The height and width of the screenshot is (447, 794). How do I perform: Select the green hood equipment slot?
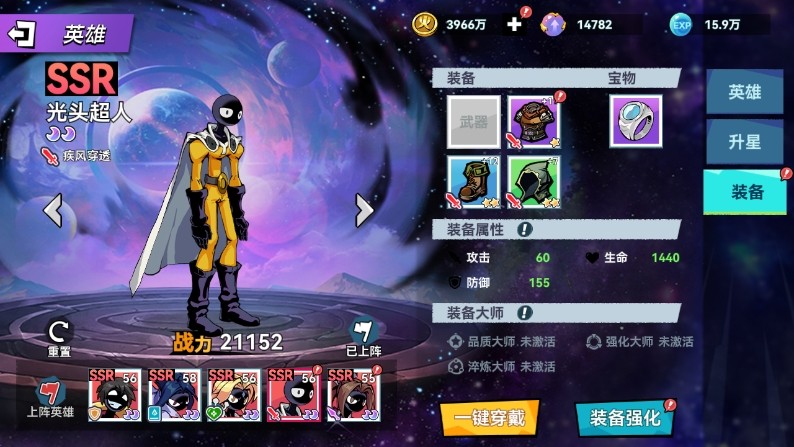[534, 182]
